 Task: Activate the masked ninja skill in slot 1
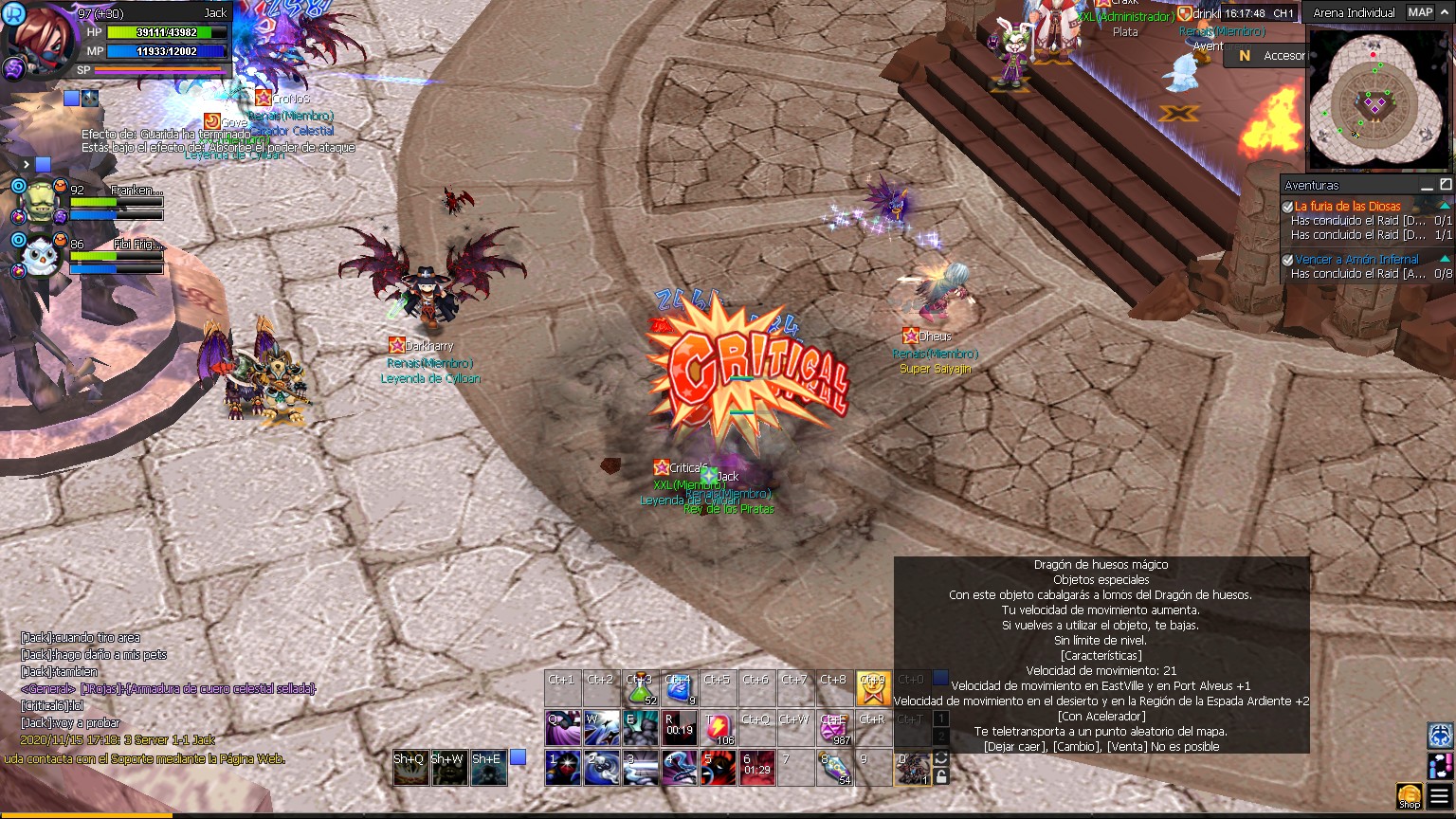pyautogui.click(x=563, y=768)
